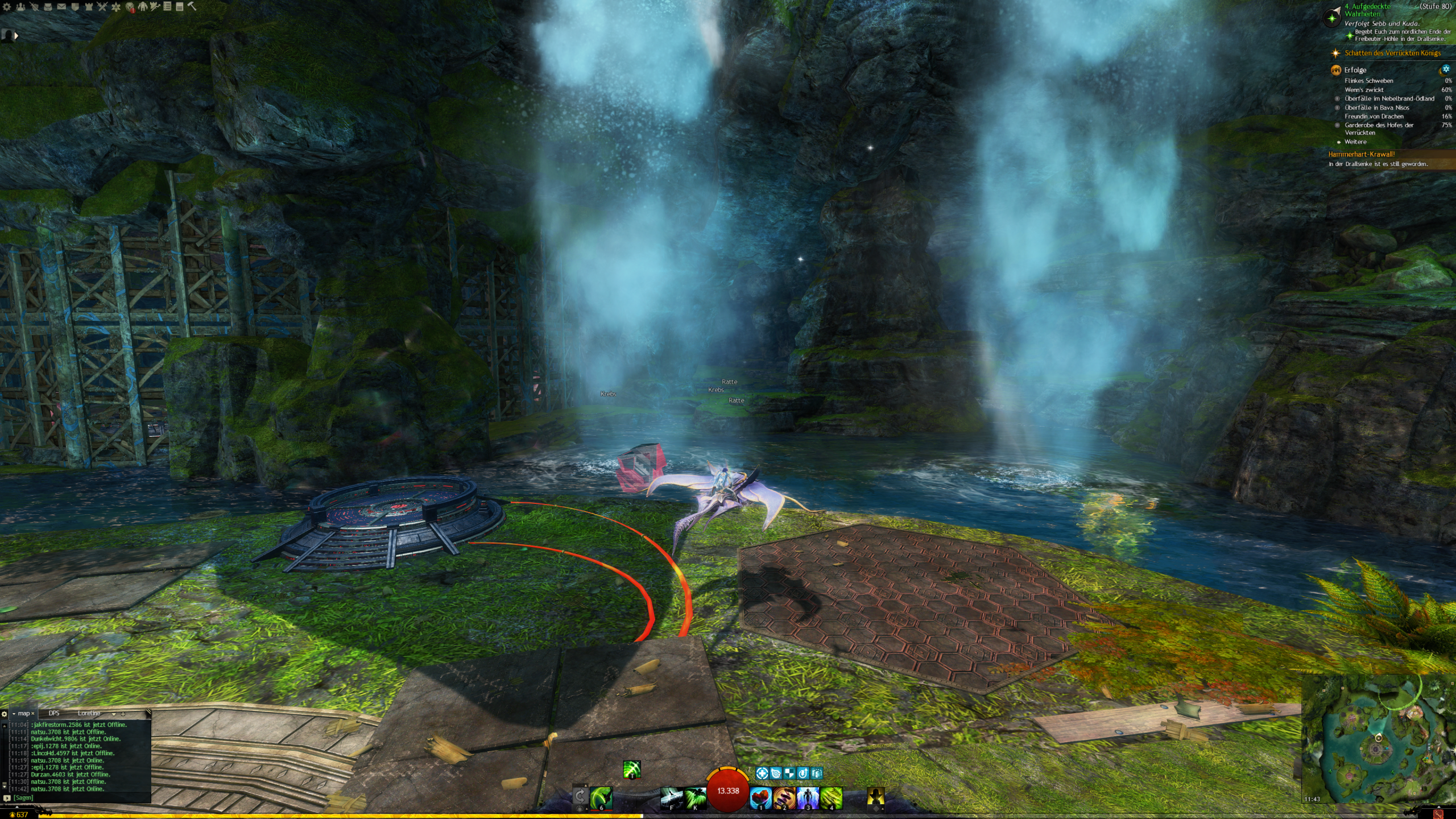Open the crossed swords PvP icon
The width and height of the screenshot is (1456, 819).
click(102, 7)
